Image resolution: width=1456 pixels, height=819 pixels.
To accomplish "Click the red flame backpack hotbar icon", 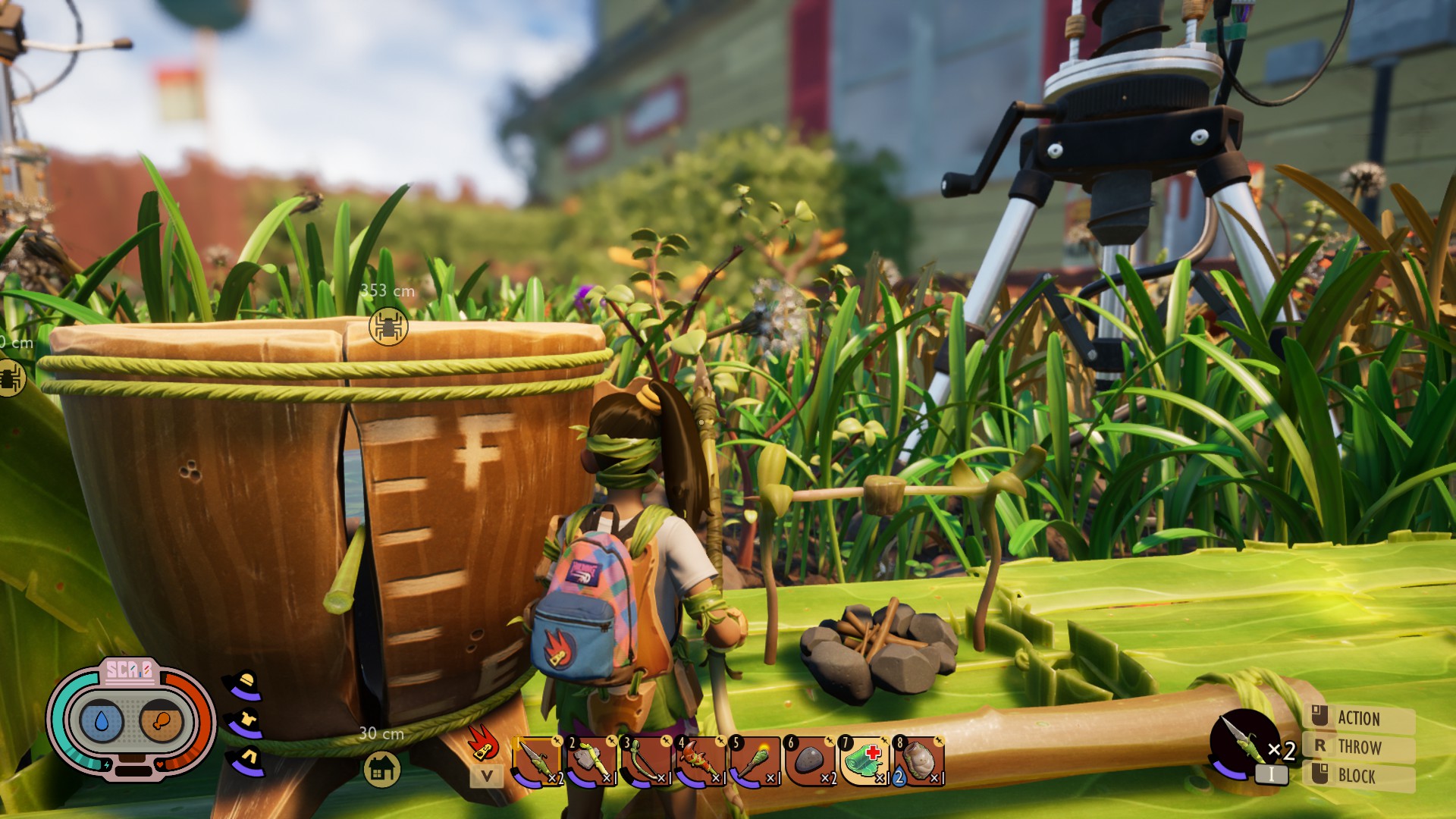I will [x=483, y=742].
